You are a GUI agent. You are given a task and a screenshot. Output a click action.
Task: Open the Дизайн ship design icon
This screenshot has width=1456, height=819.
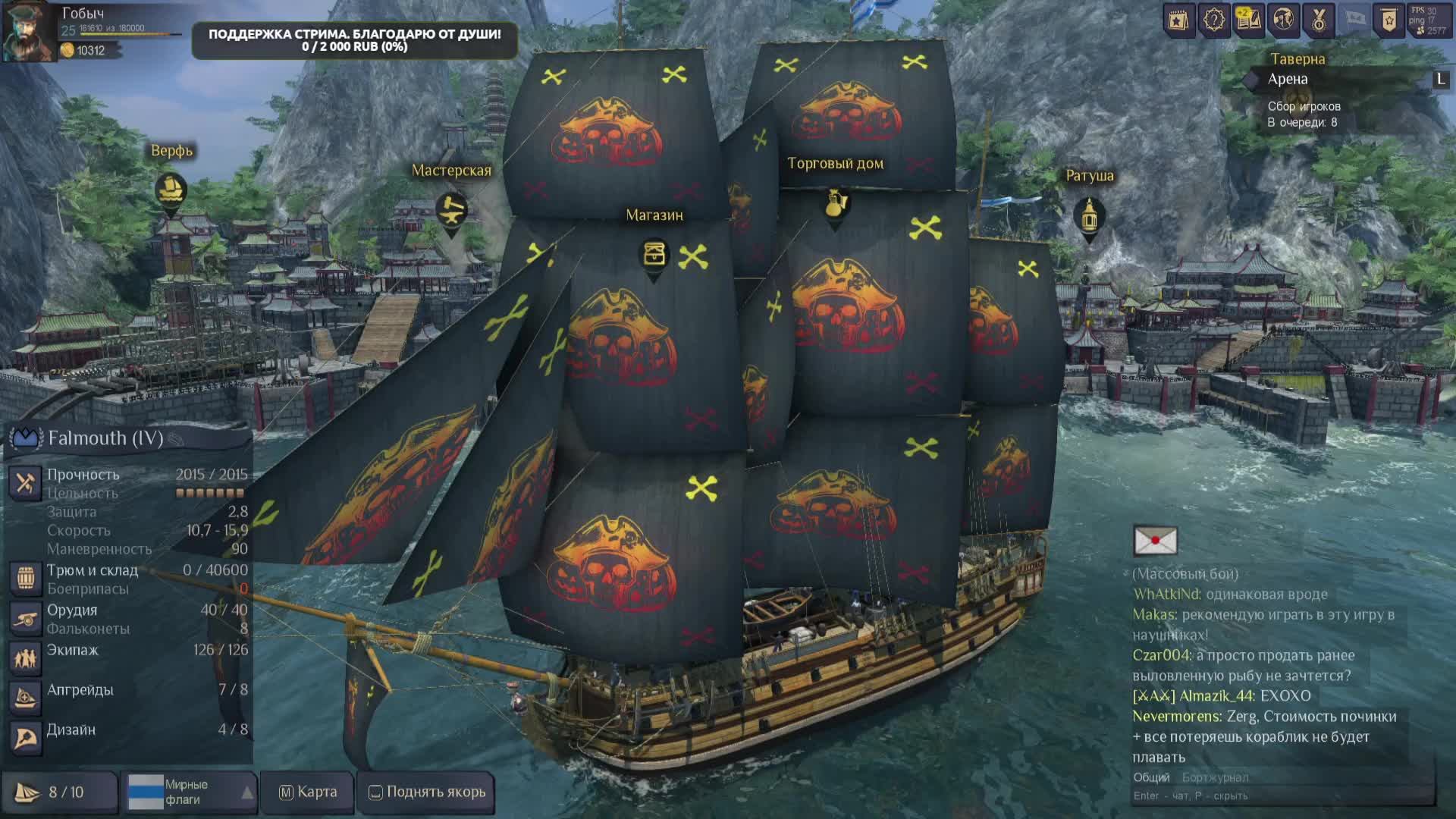25,737
